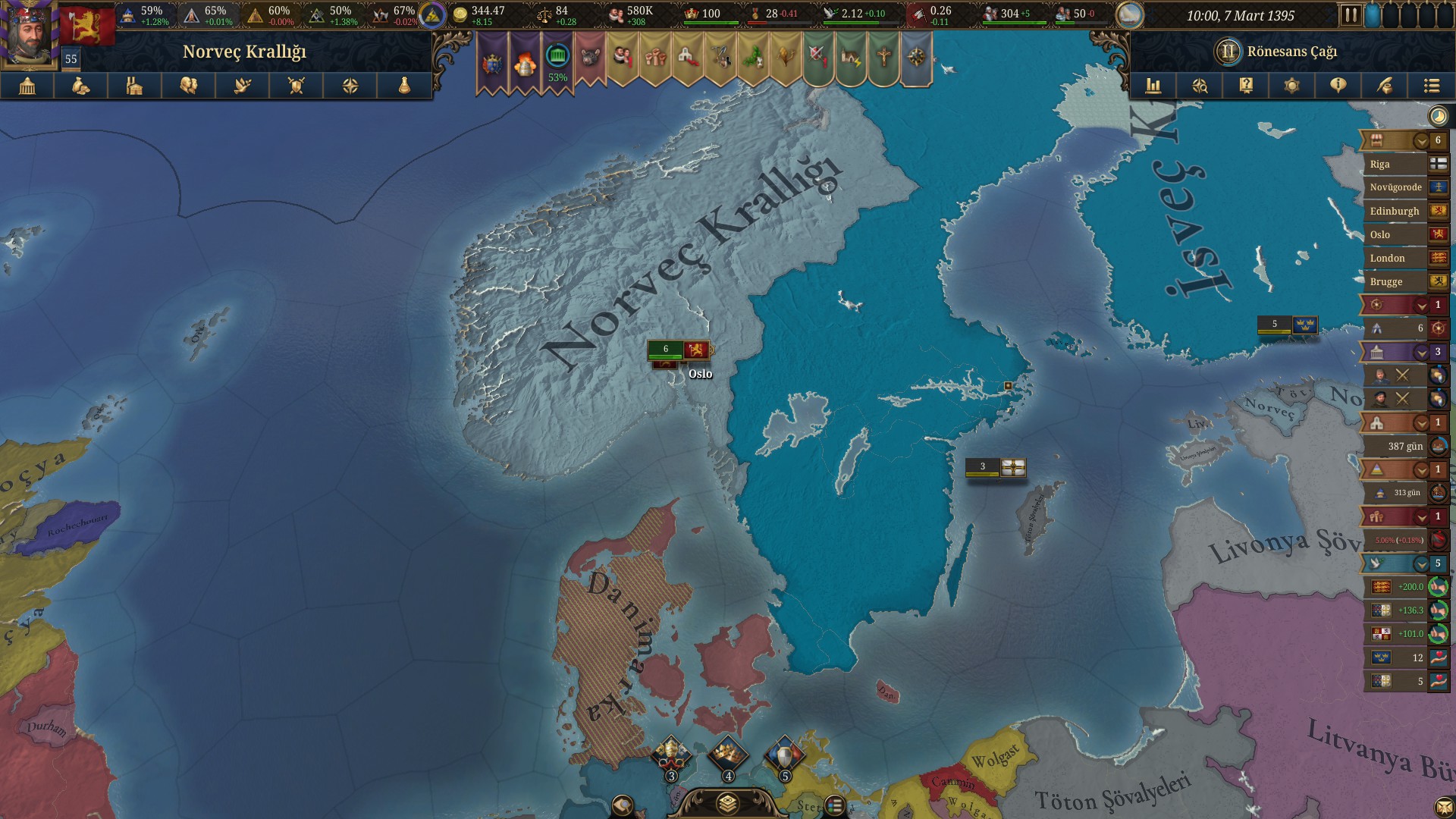Click the Norway lion flag
This screenshot has height=819, width=1456.
[87, 25]
